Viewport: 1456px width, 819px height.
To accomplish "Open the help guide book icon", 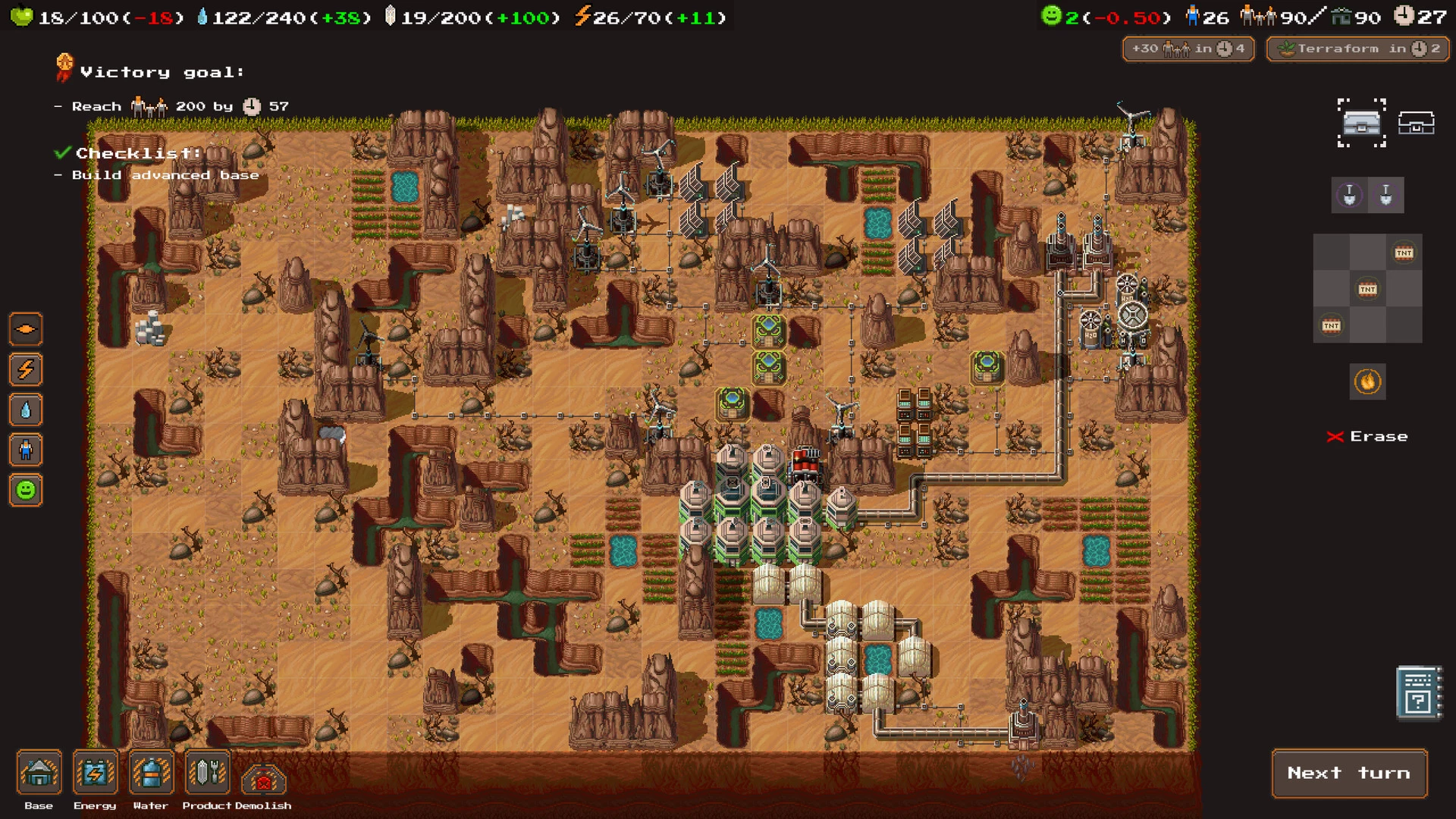I will [1418, 693].
